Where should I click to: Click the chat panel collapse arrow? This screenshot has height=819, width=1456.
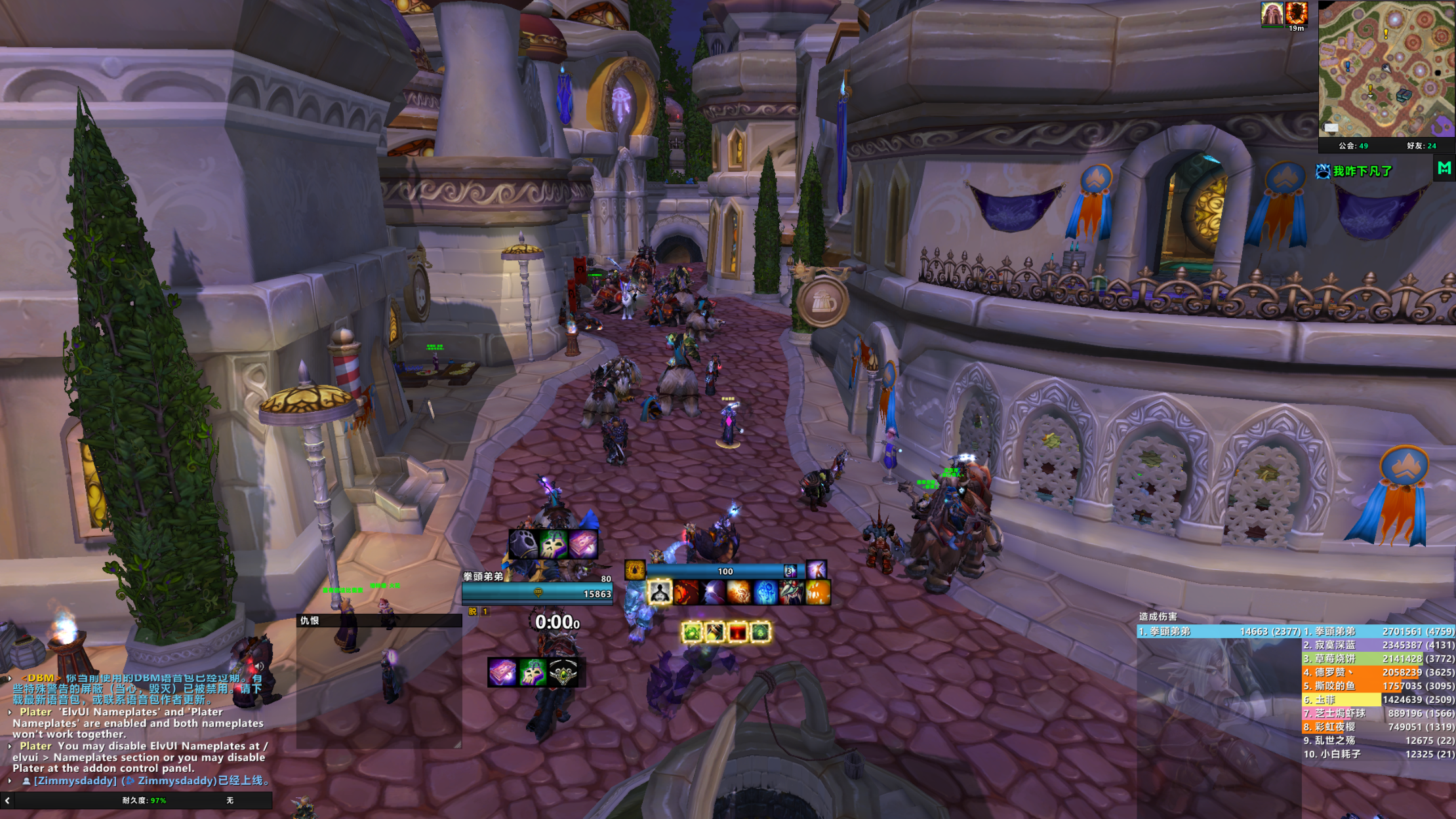[7, 801]
